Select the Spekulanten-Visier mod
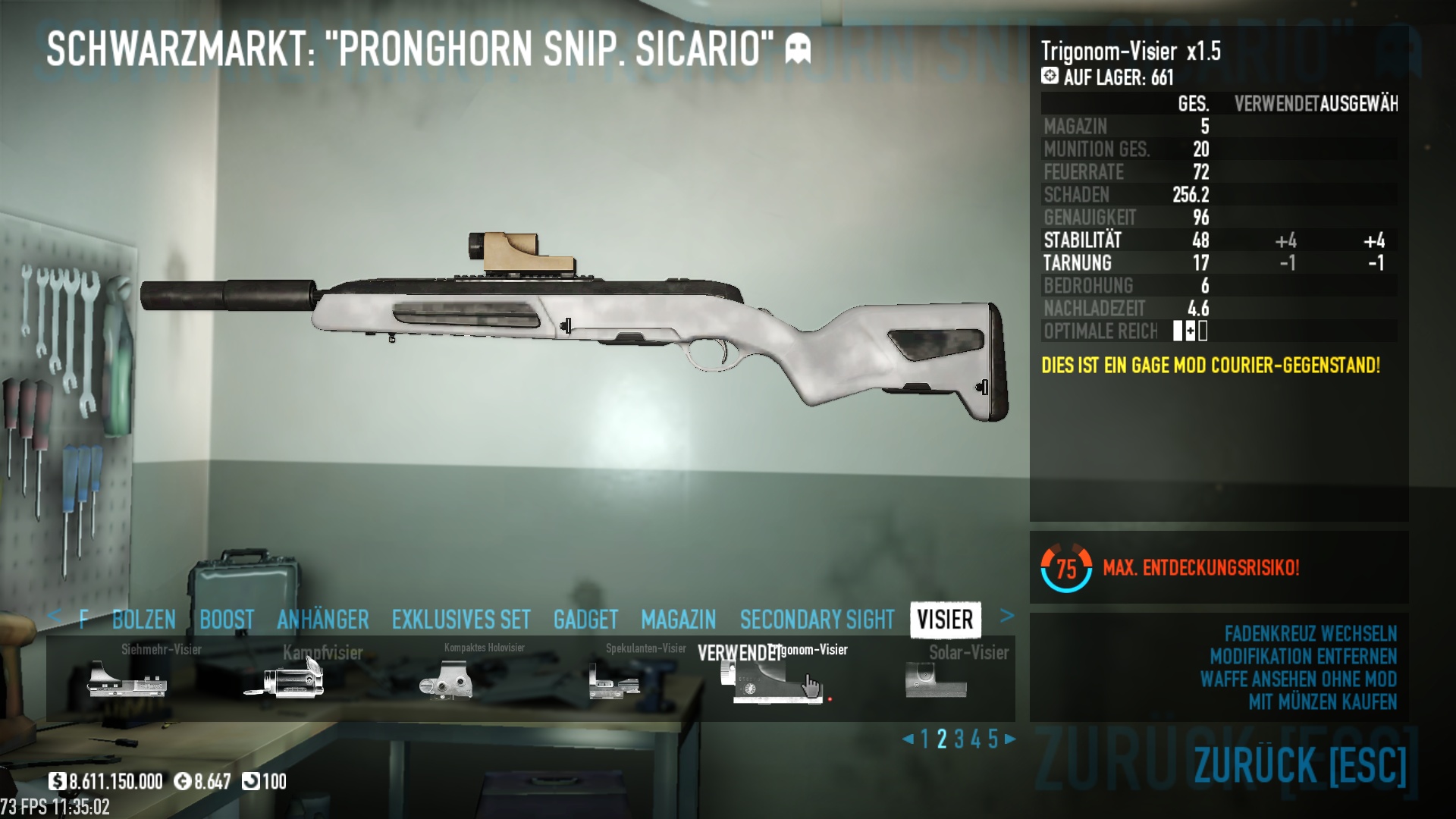Screen dimensions: 1456x819 pyautogui.click(x=614, y=679)
